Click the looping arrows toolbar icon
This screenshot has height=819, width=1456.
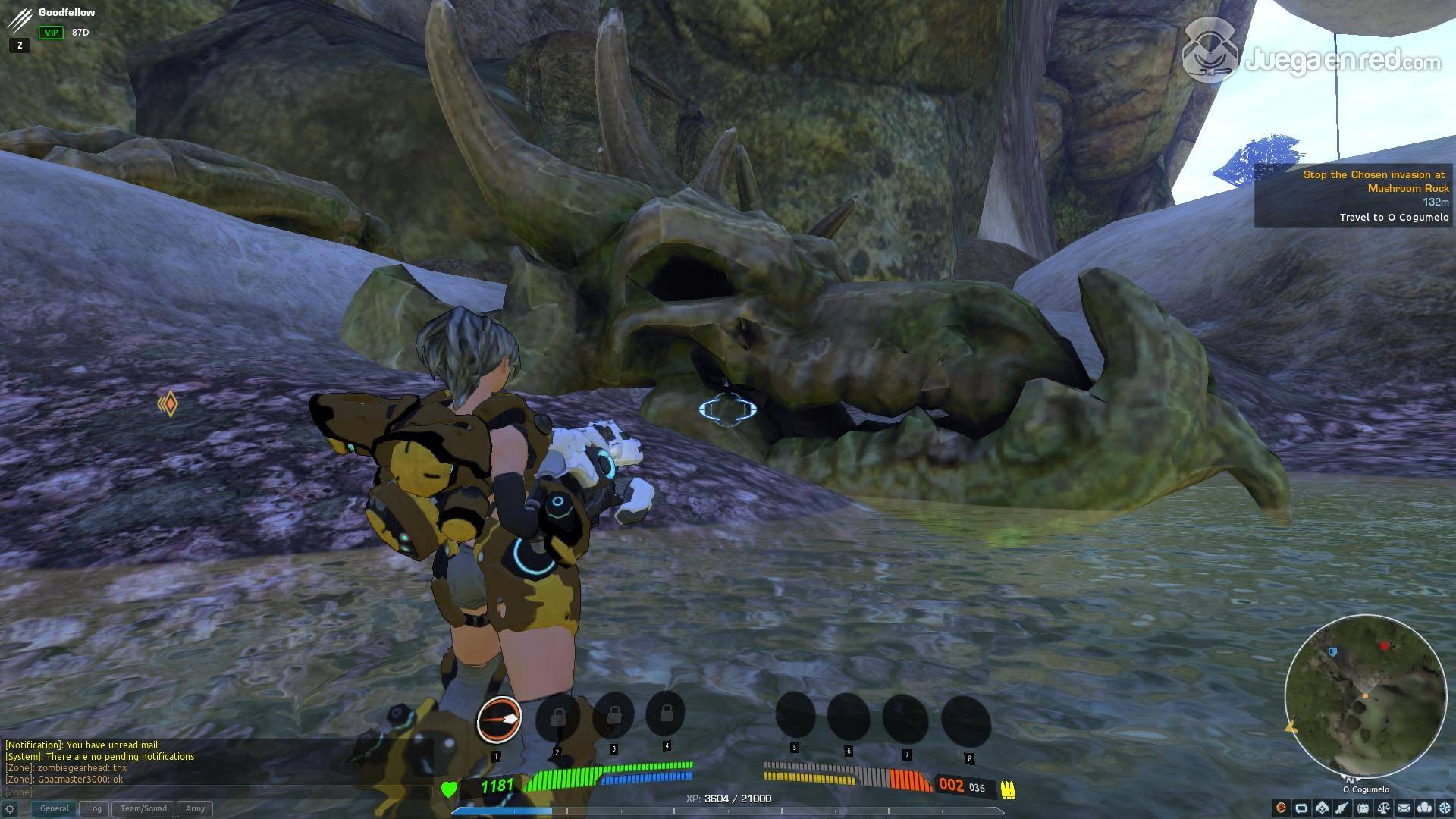[1301, 808]
